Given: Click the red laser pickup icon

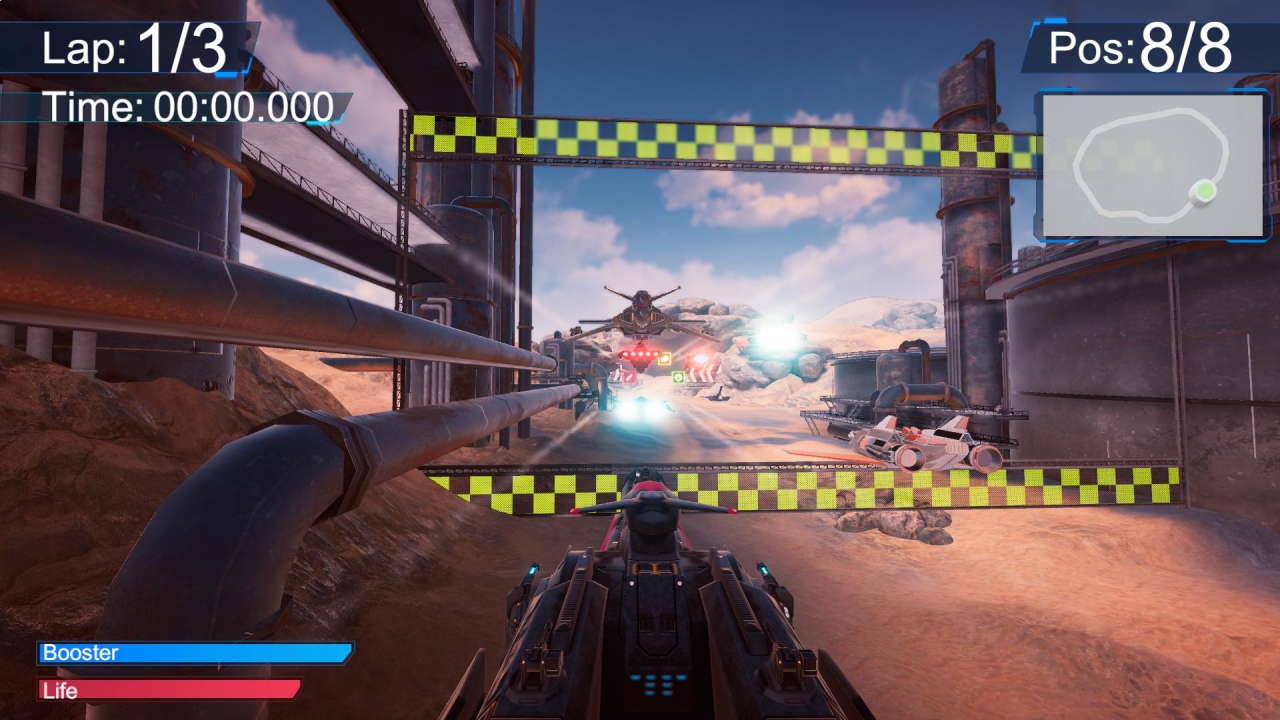Looking at the screenshot, I should click(628, 377).
